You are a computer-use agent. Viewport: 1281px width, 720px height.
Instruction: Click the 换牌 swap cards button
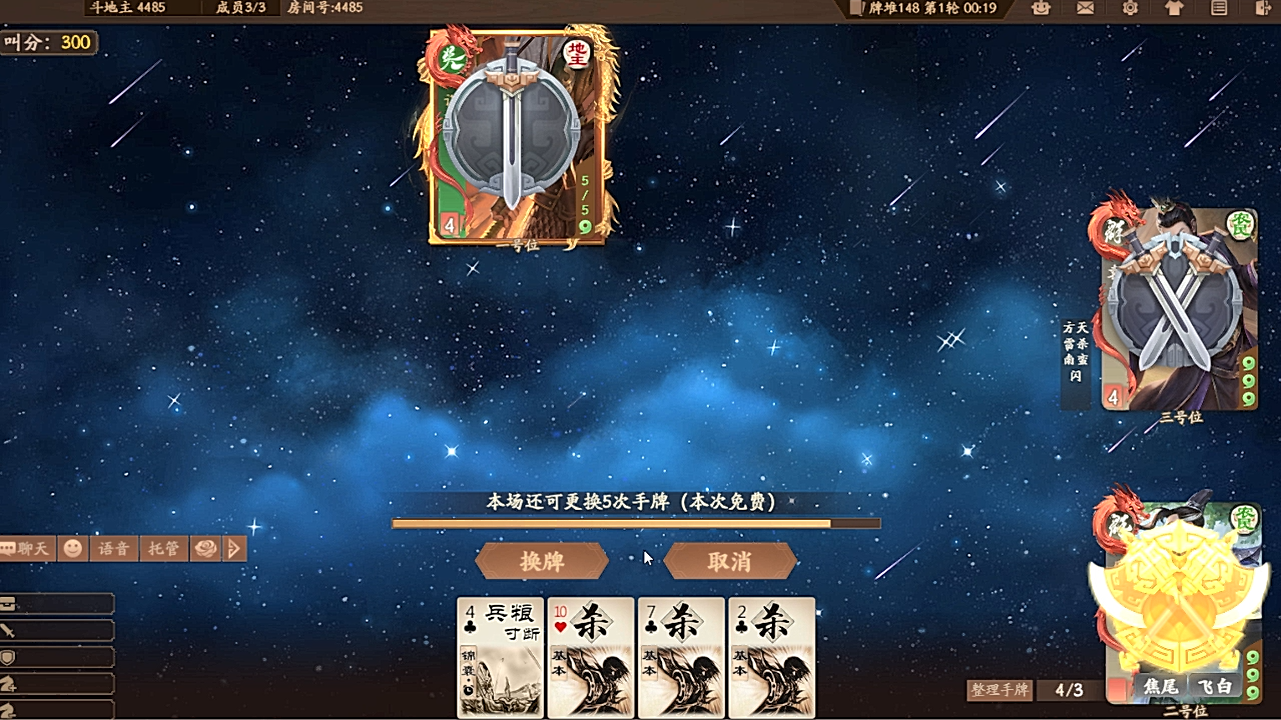542,561
